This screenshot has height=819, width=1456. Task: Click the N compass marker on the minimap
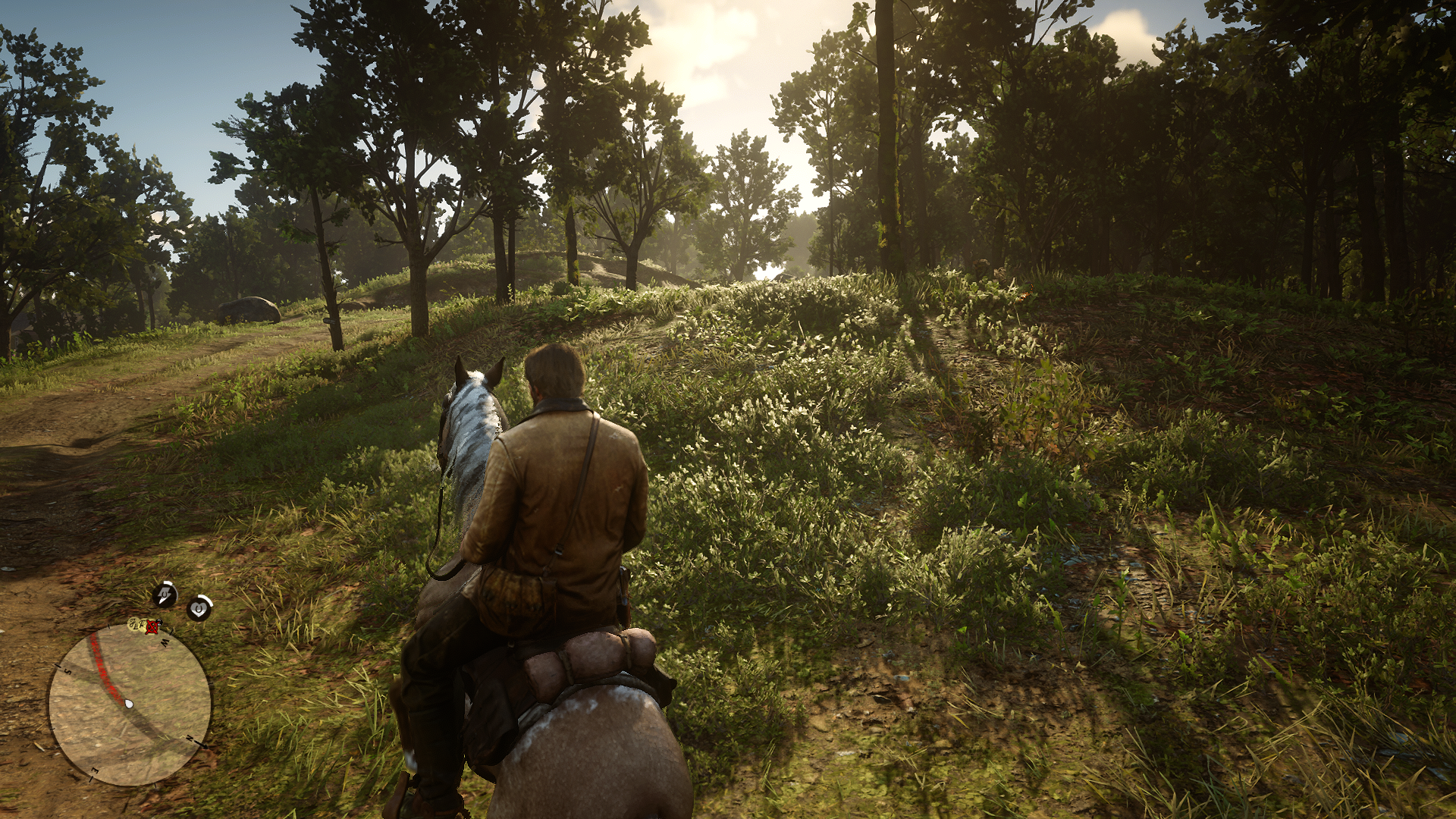(x=190, y=737)
